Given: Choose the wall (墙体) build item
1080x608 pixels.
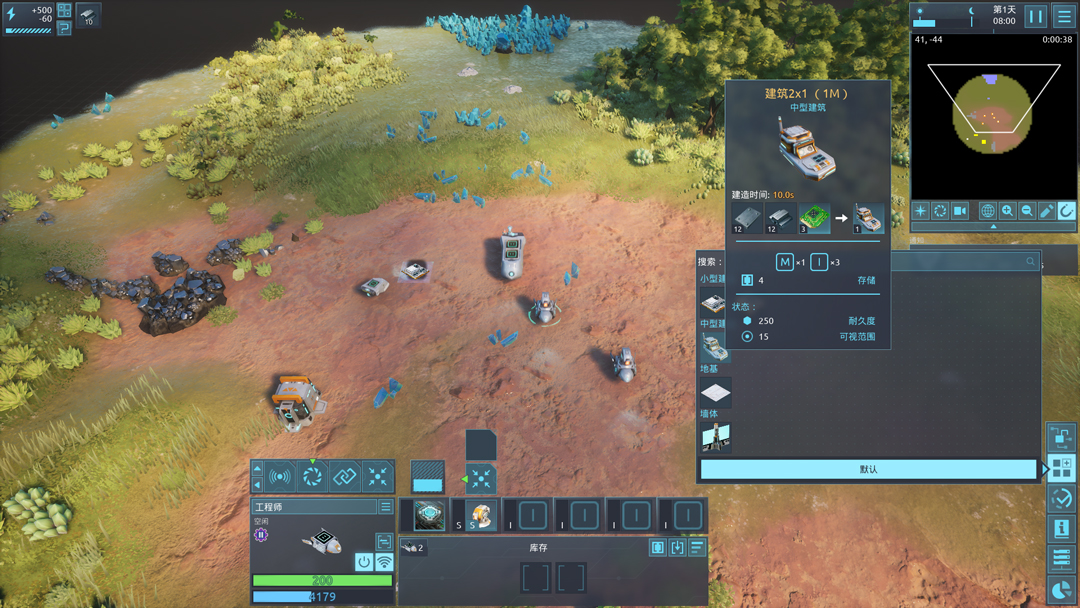Looking at the screenshot, I should point(715,436).
